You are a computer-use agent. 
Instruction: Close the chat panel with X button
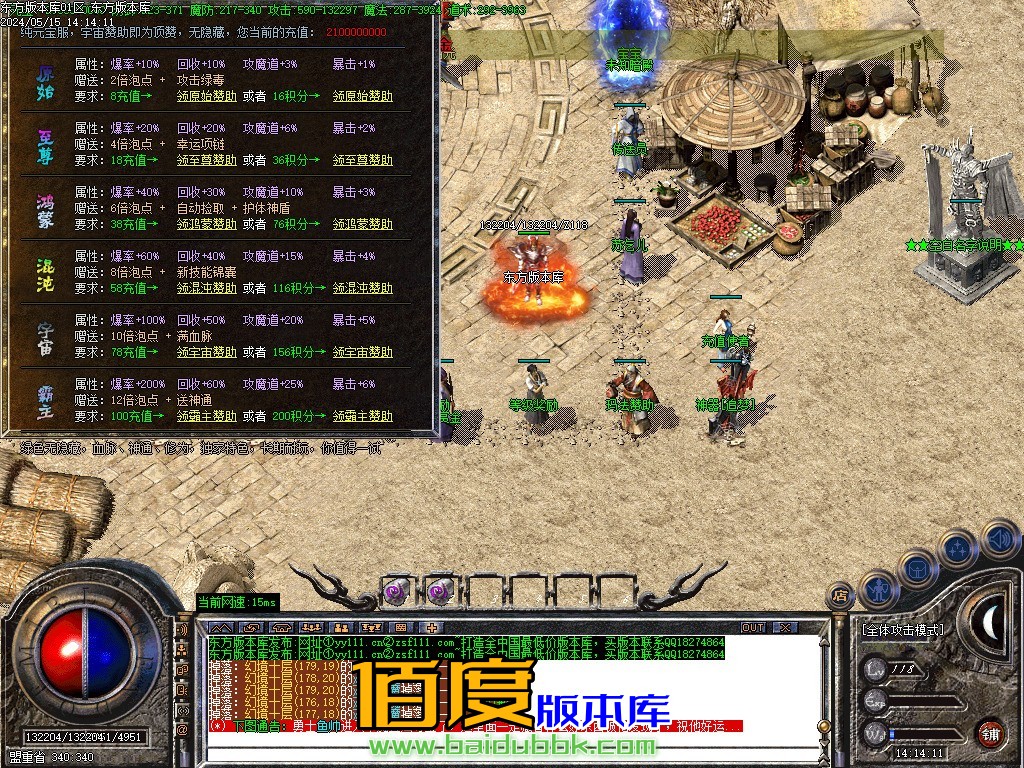[x=785, y=627]
